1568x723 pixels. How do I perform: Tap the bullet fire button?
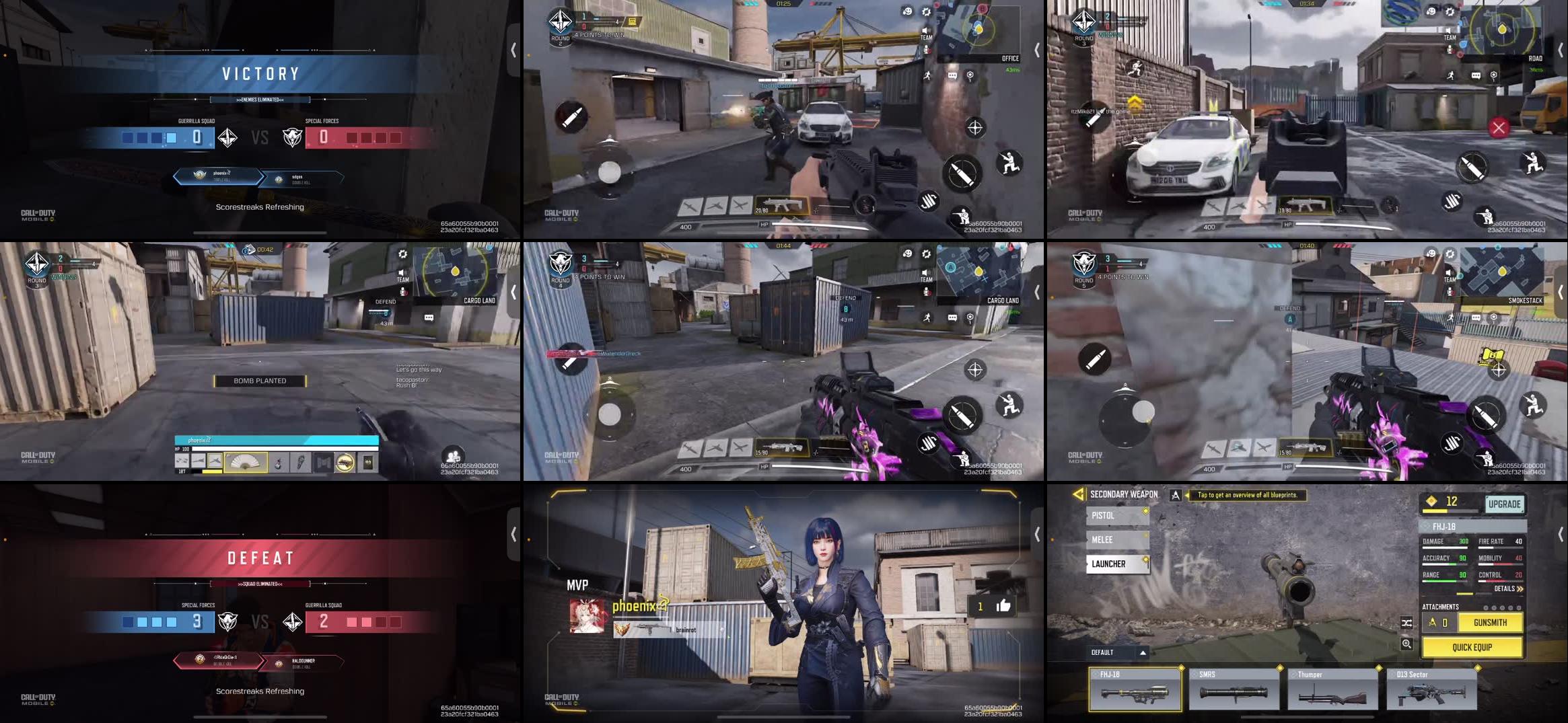[963, 173]
